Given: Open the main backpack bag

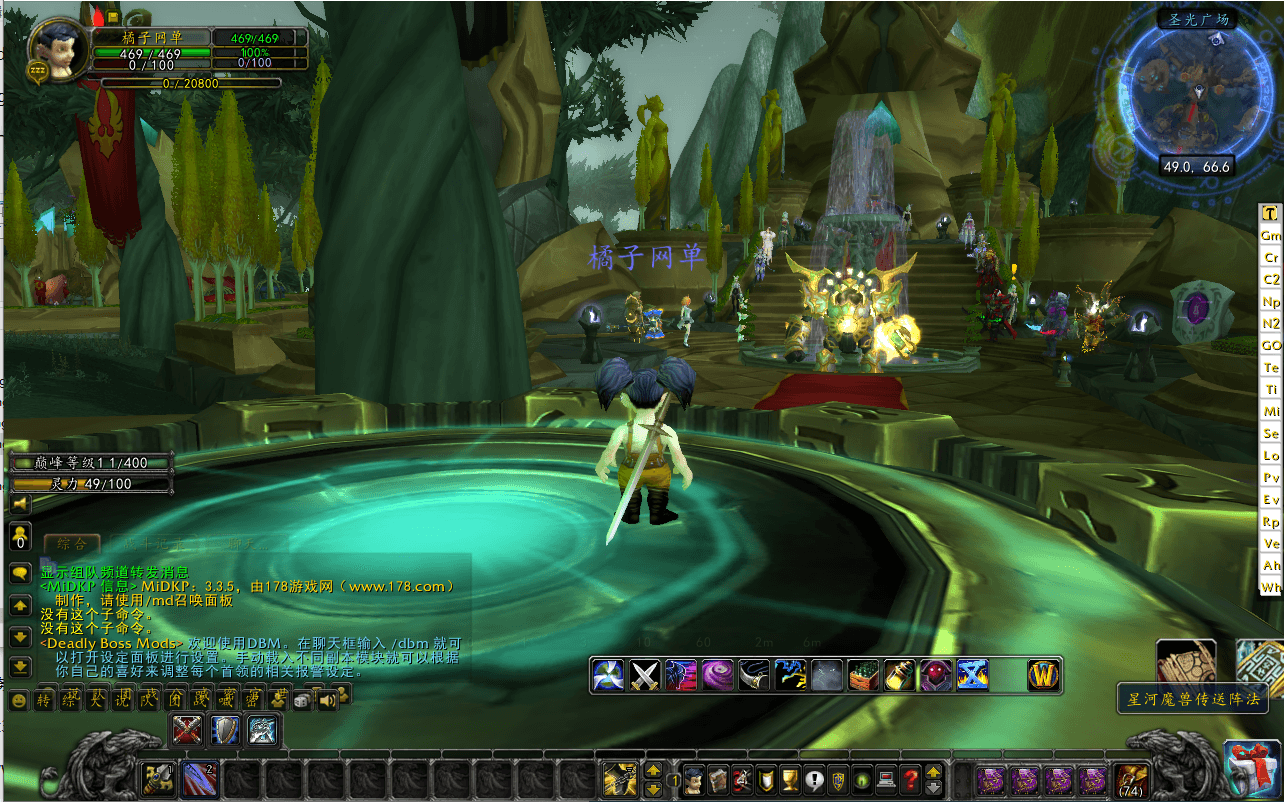Looking at the screenshot, I should point(1132,778).
